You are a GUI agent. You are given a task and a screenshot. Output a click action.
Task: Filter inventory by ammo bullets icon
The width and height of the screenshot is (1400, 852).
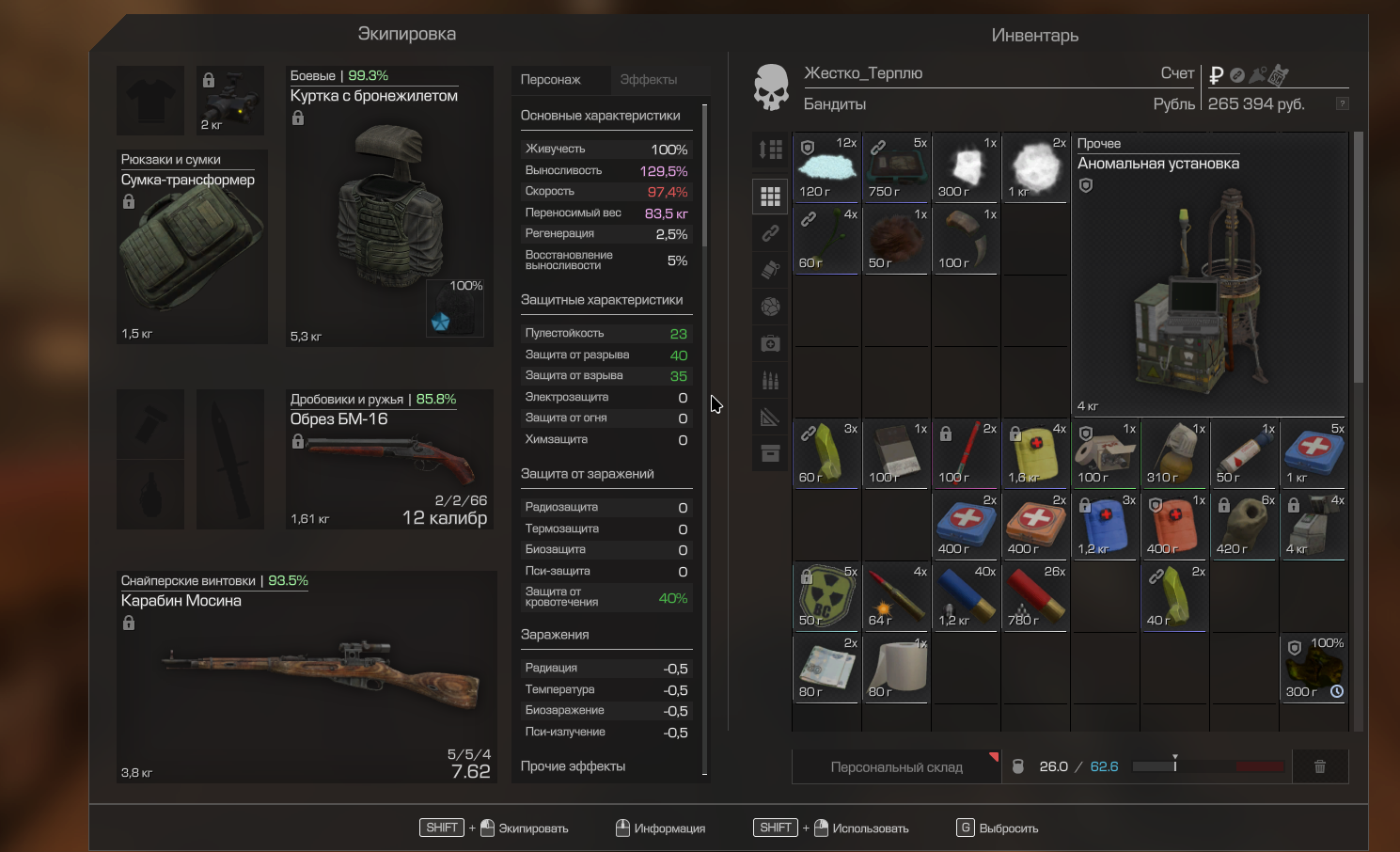coord(770,381)
